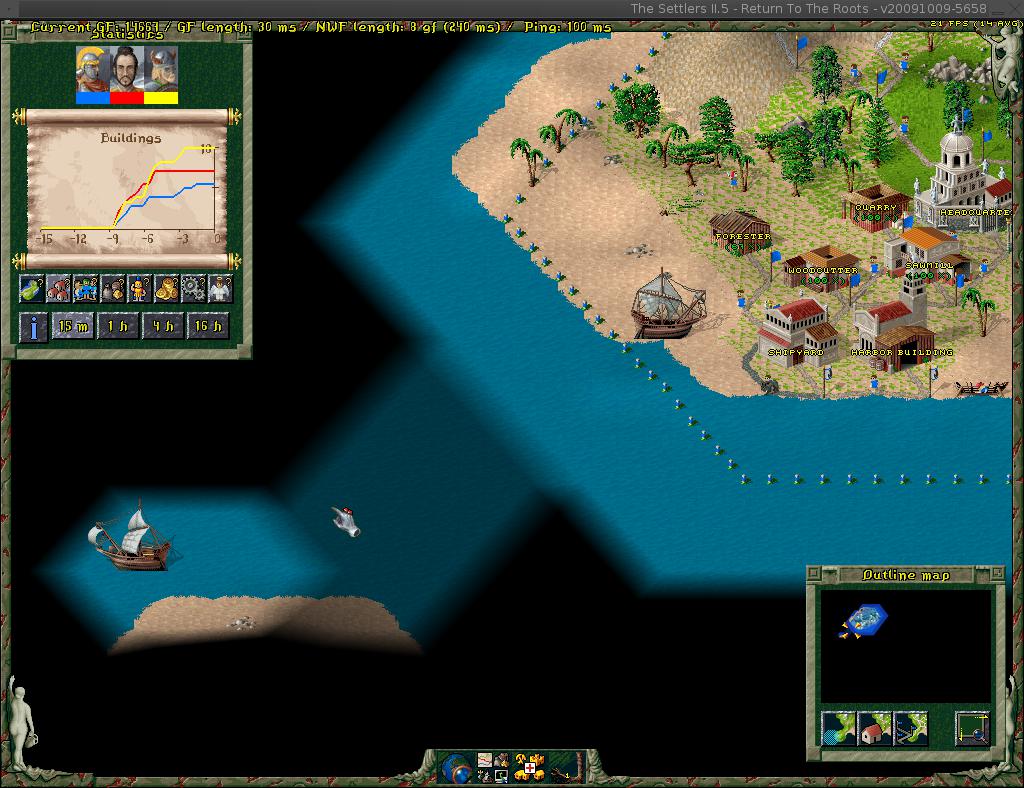The height and width of the screenshot is (788, 1024).
Task: Open the blue info help button
Action: coord(33,326)
